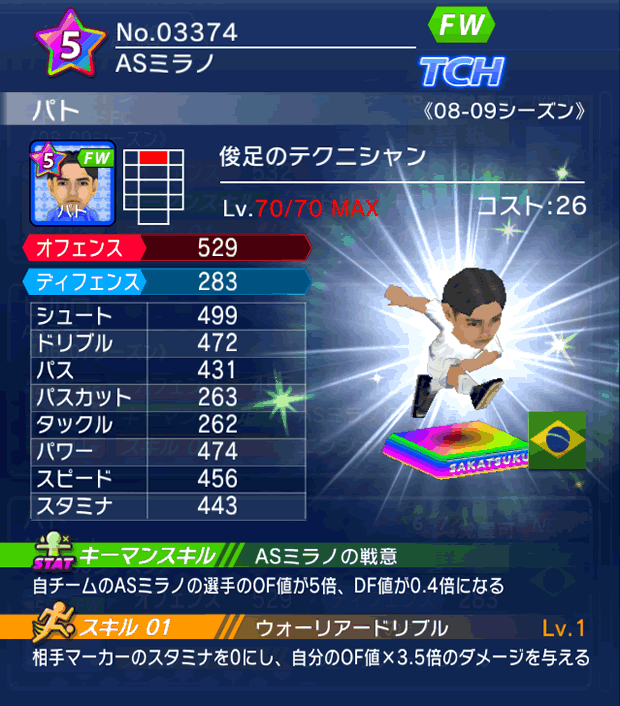This screenshot has height=706, width=620.
Task: Open the スキル 01 ウォーリアードリブル entry
Action: pos(310,628)
